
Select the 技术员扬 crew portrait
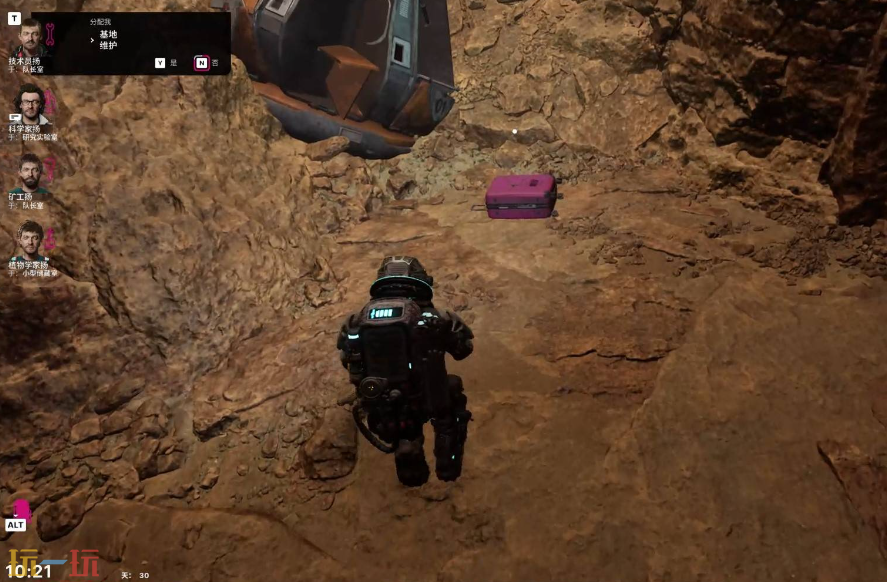coord(29,37)
